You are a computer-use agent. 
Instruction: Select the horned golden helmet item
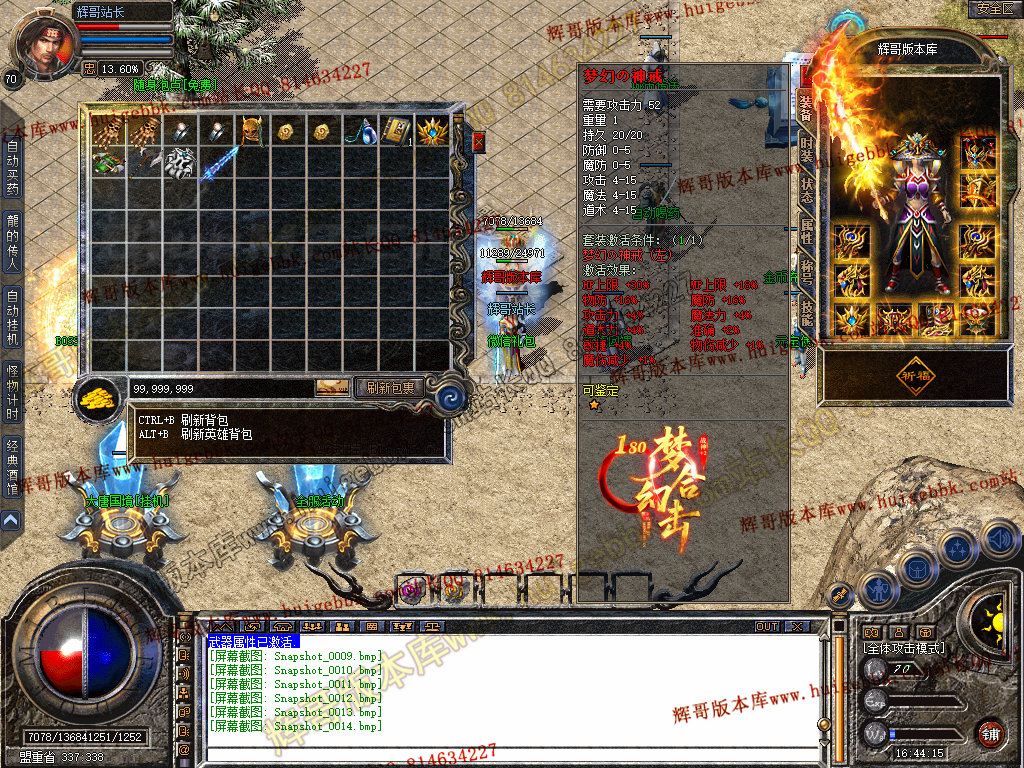point(250,131)
